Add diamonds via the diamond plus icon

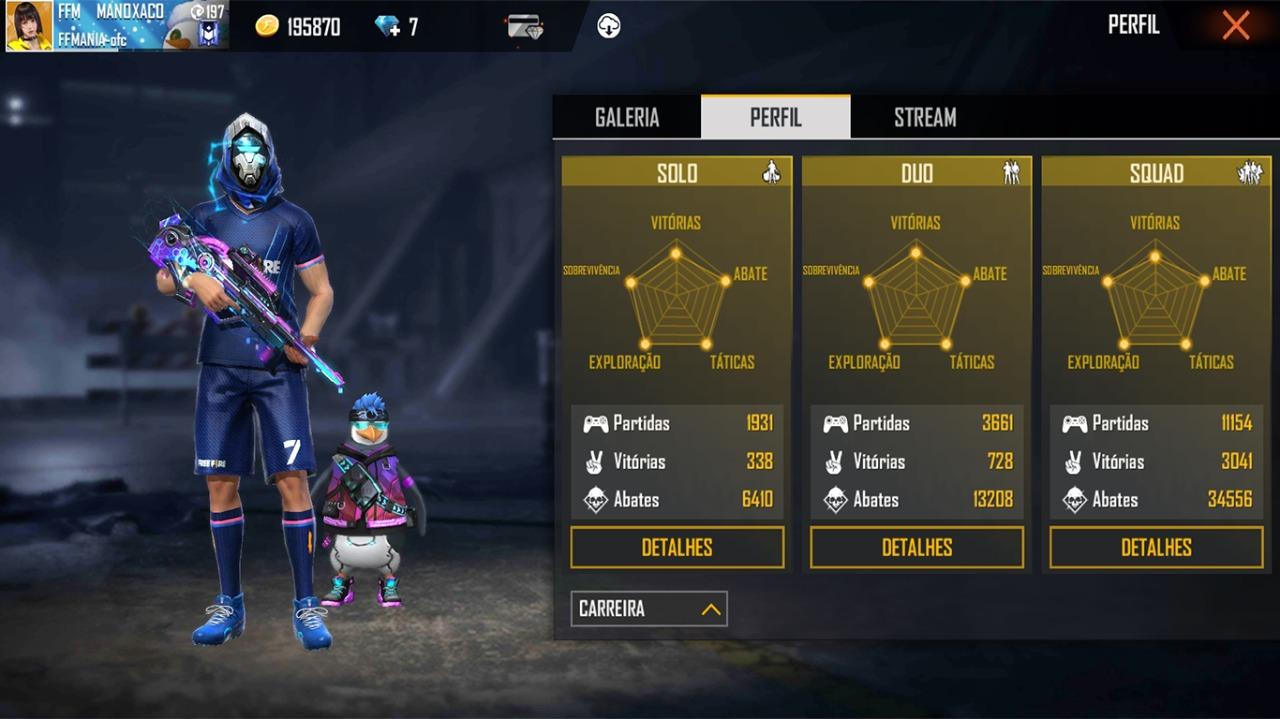pyautogui.click(x=388, y=27)
